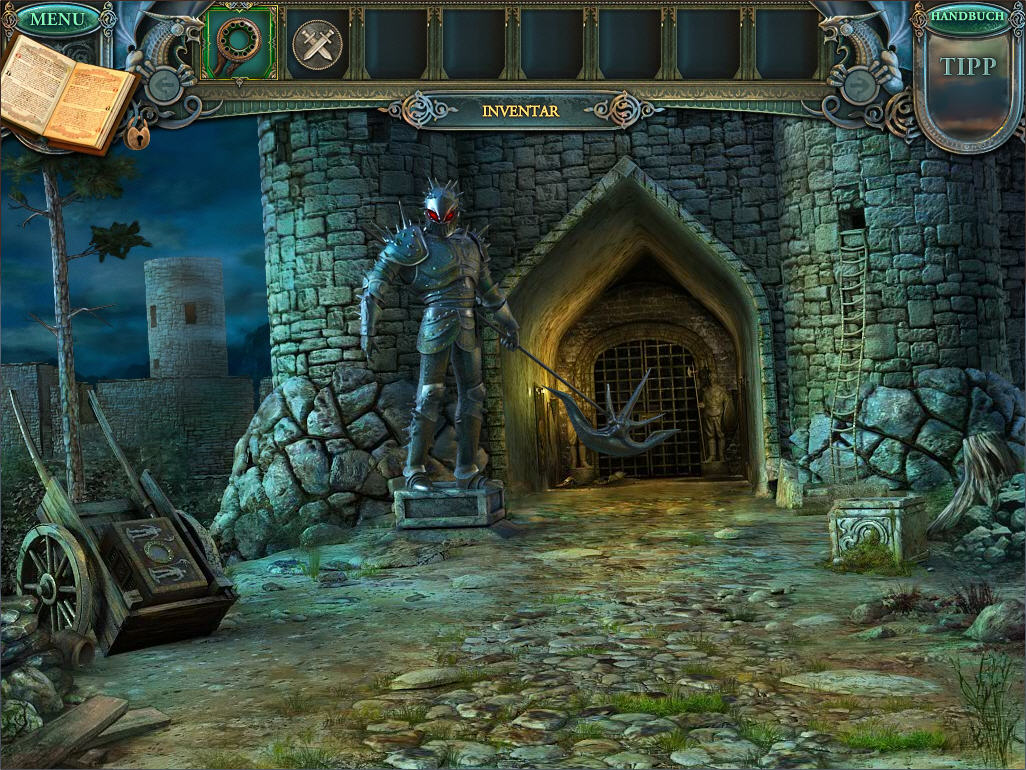Select the ring-shaped amulet inventory item
The width and height of the screenshot is (1026, 770).
[240, 43]
